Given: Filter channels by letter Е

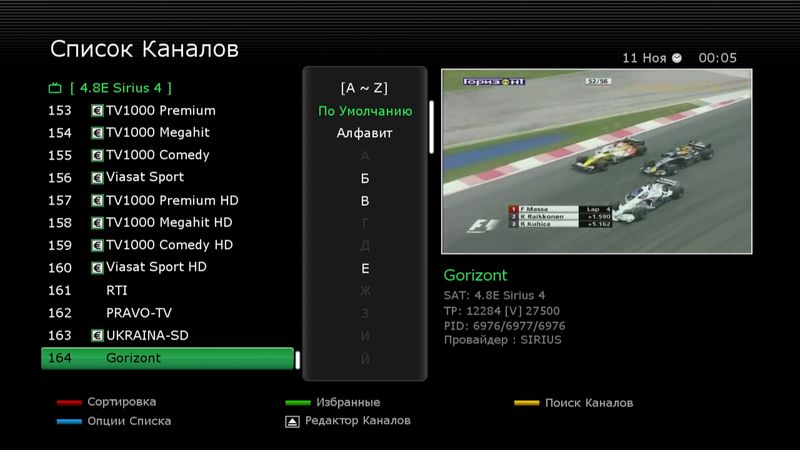Looking at the screenshot, I should coord(365,268).
